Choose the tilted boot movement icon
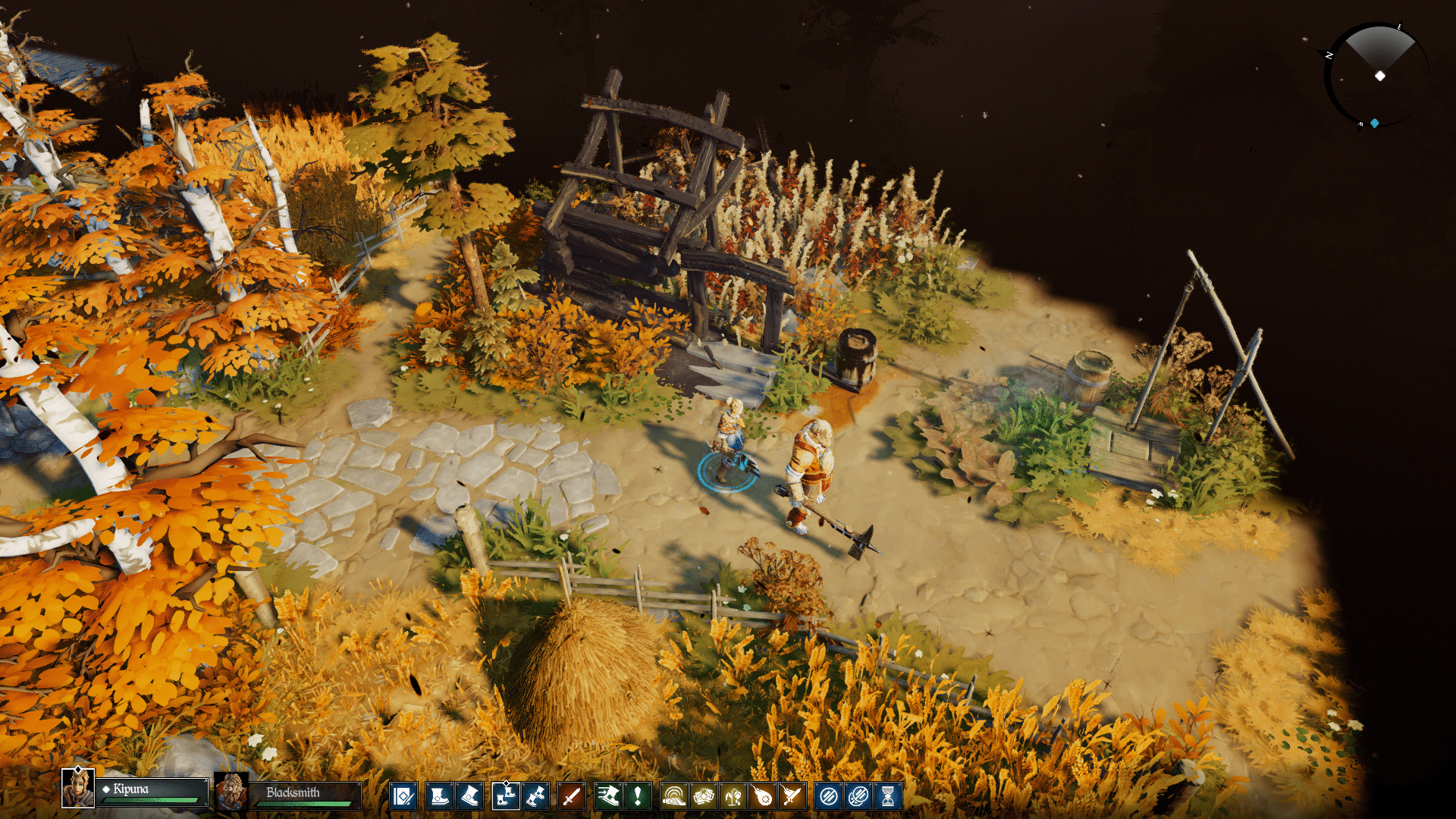This screenshot has height=819, width=1456. (x=469, y=796)
